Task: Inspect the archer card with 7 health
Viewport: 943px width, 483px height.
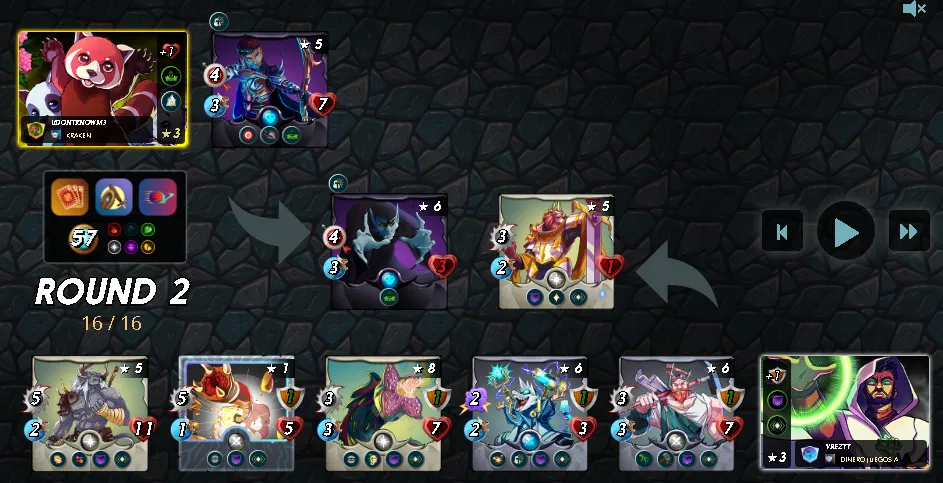Action: [x=270, y=90]
